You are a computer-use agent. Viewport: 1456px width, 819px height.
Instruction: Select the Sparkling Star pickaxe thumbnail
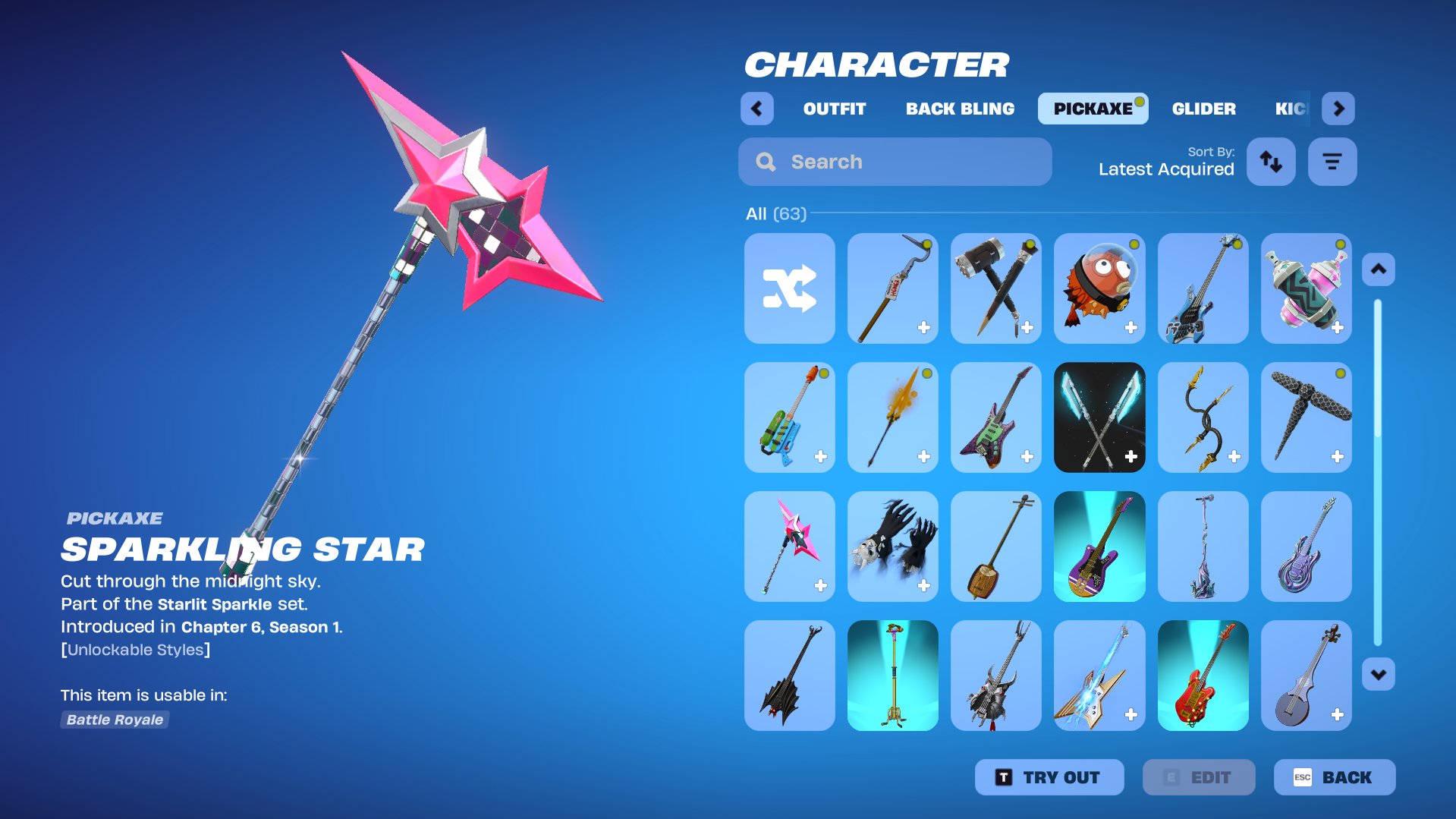tap(789, 547)
